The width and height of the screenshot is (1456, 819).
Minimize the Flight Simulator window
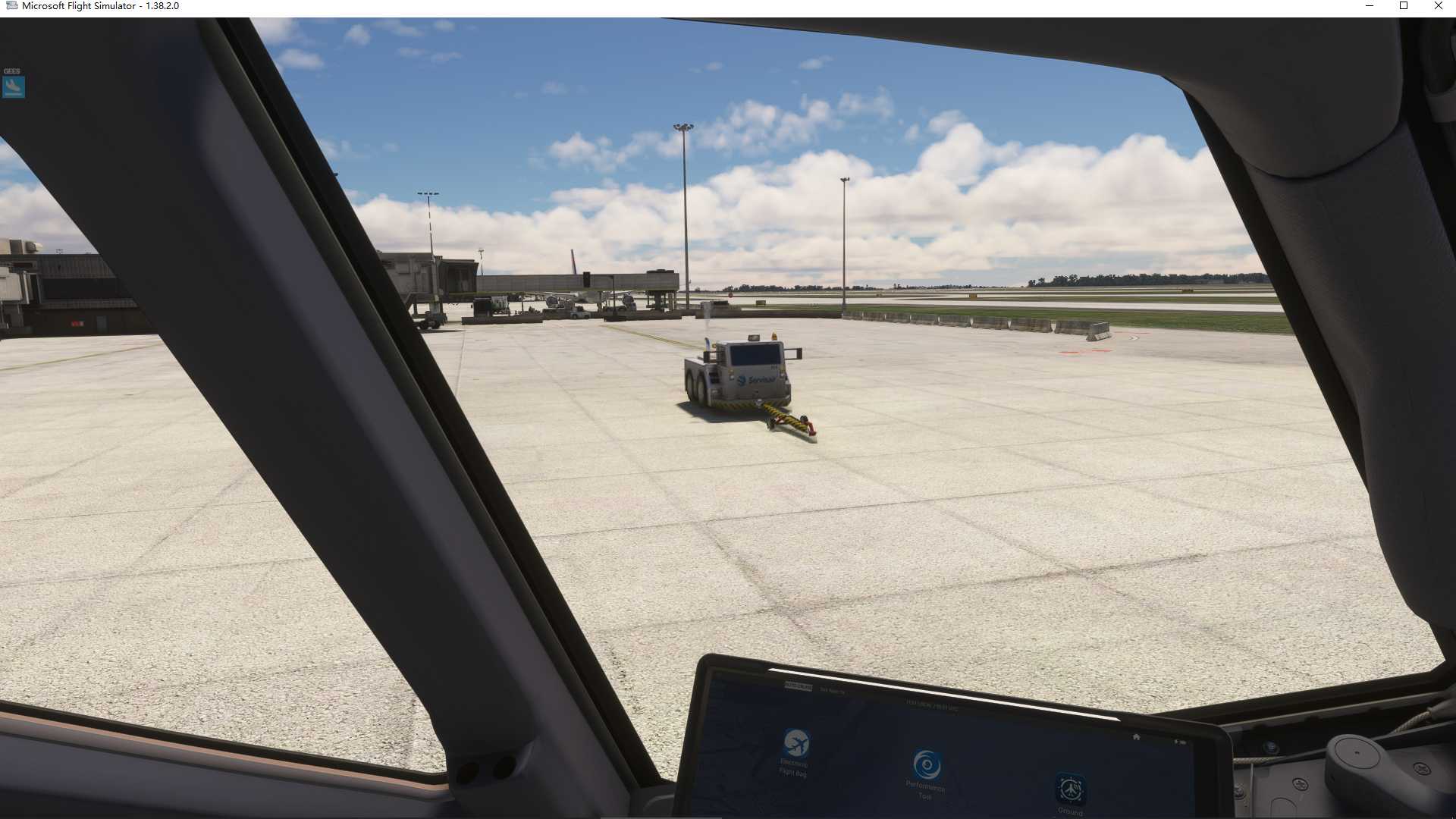(1370, 6)
